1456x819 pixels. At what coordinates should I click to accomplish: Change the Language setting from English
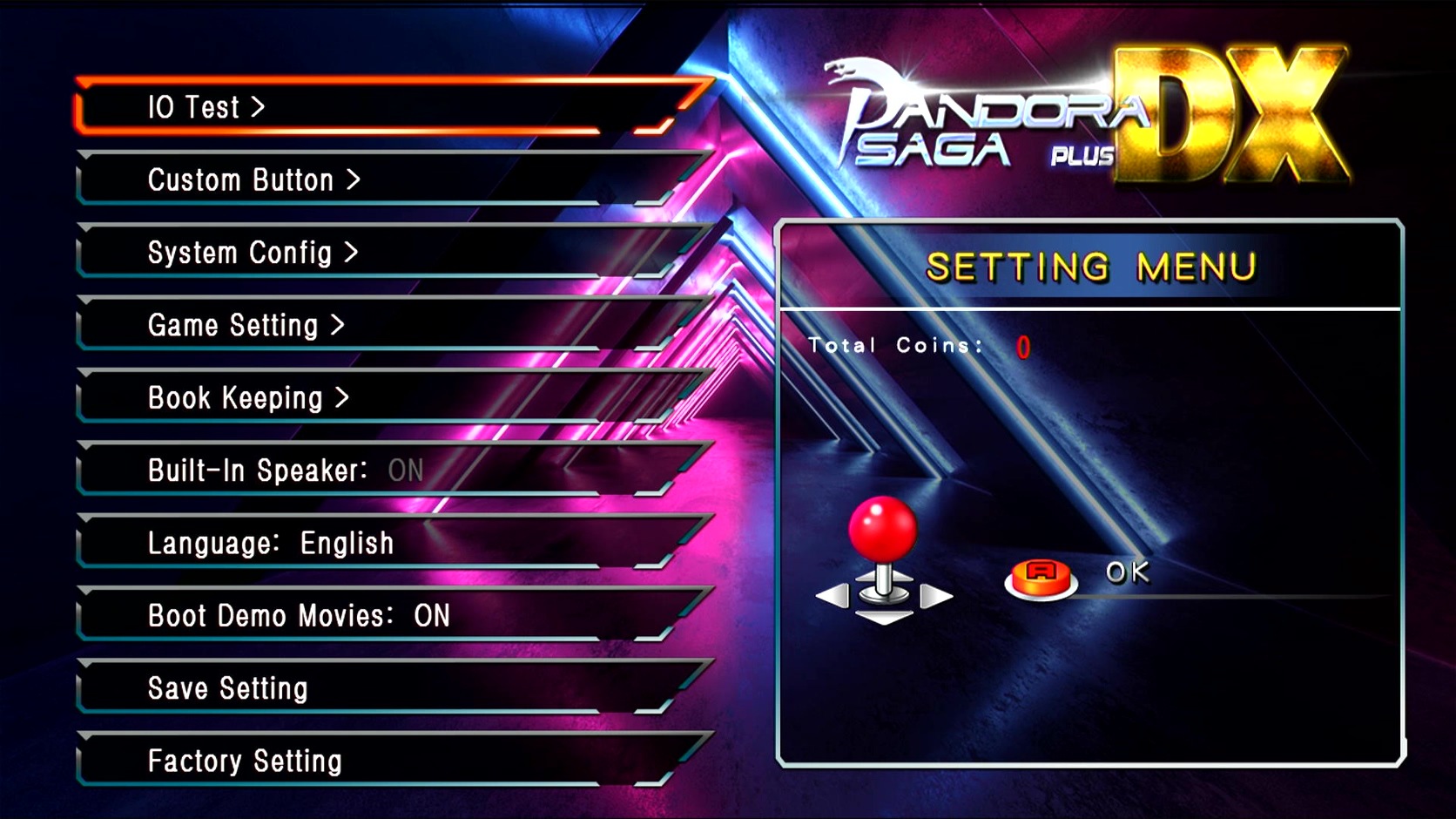[x=271, y=544]
